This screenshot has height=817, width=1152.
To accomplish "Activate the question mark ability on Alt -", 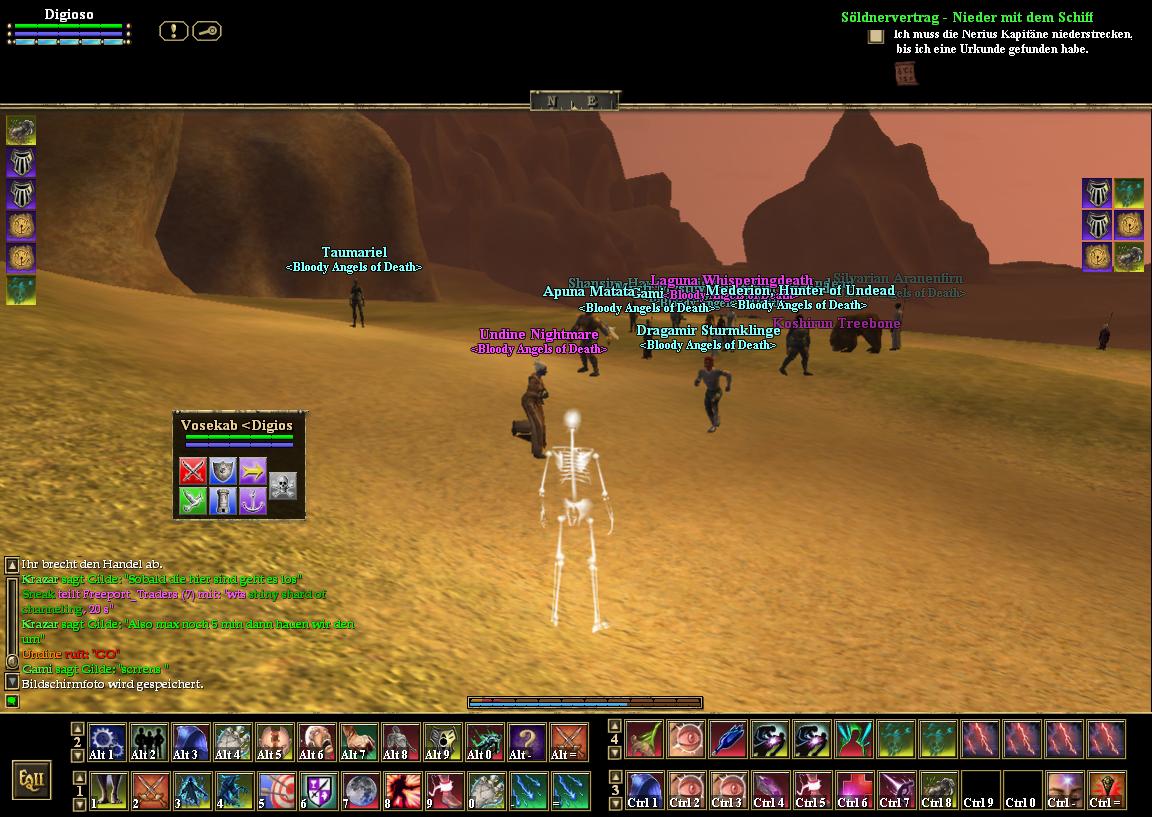I will click(526, 742).
